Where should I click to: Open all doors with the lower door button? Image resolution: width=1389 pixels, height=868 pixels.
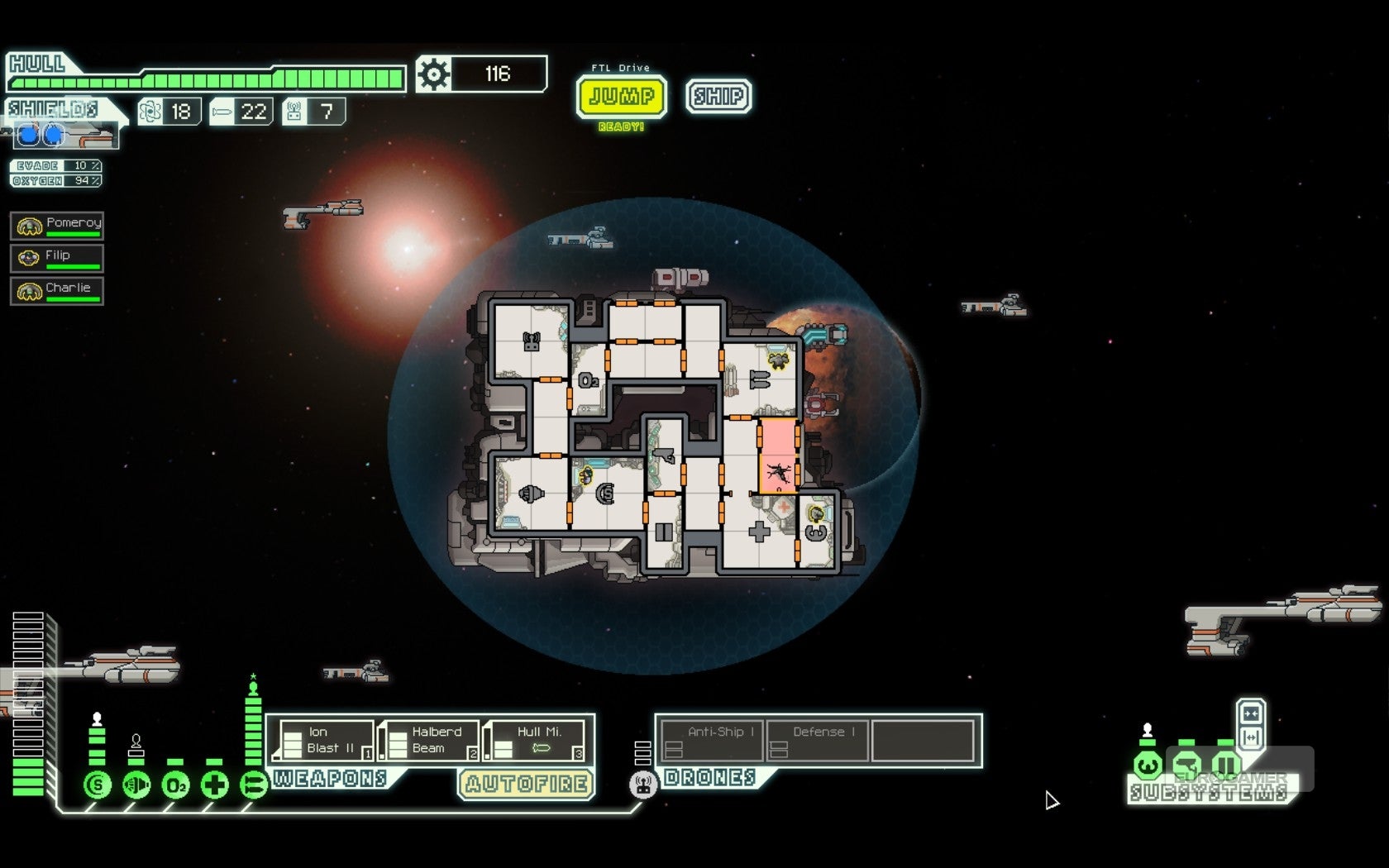pos(1250,737)
